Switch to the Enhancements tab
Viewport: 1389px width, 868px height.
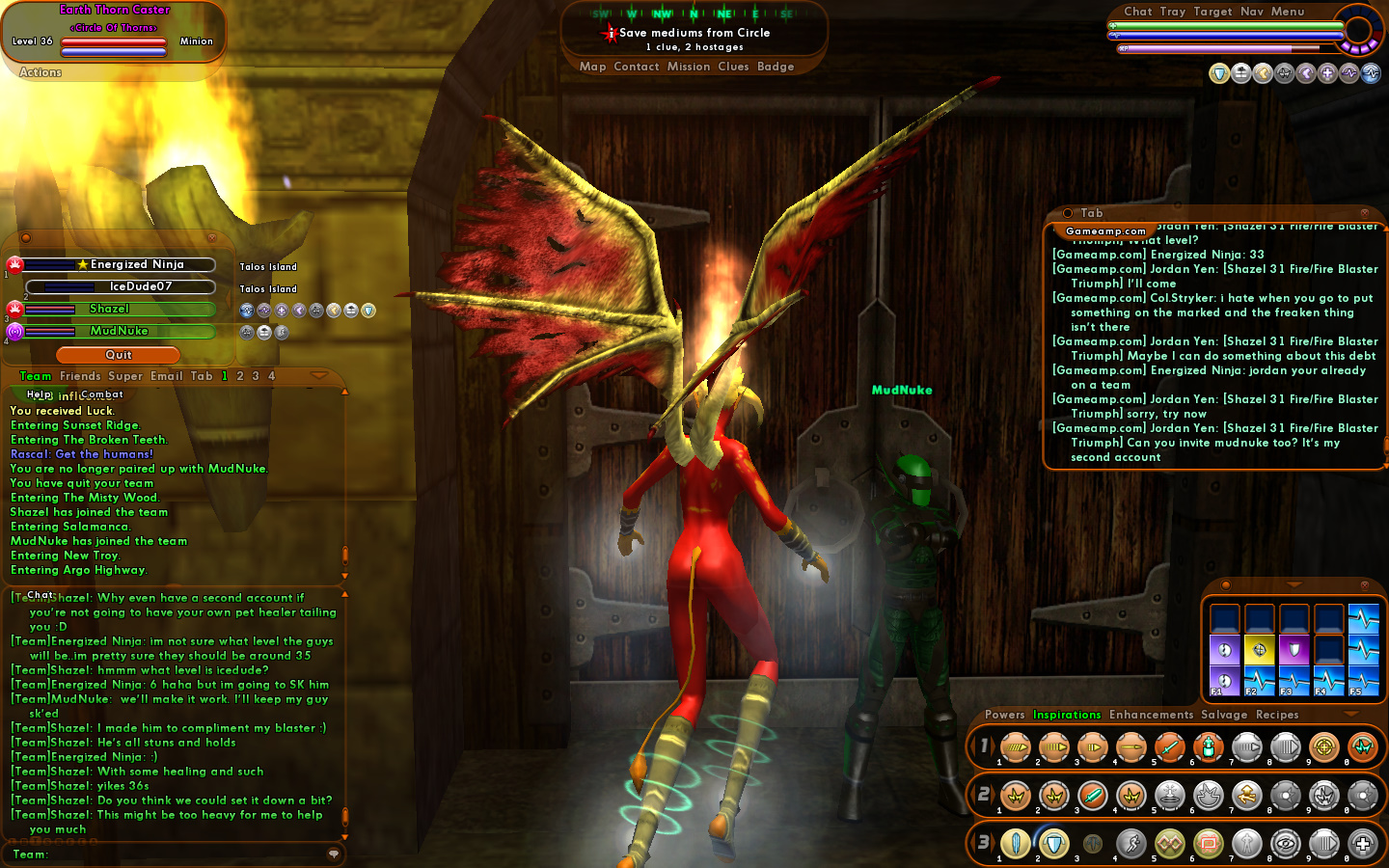1151,715
